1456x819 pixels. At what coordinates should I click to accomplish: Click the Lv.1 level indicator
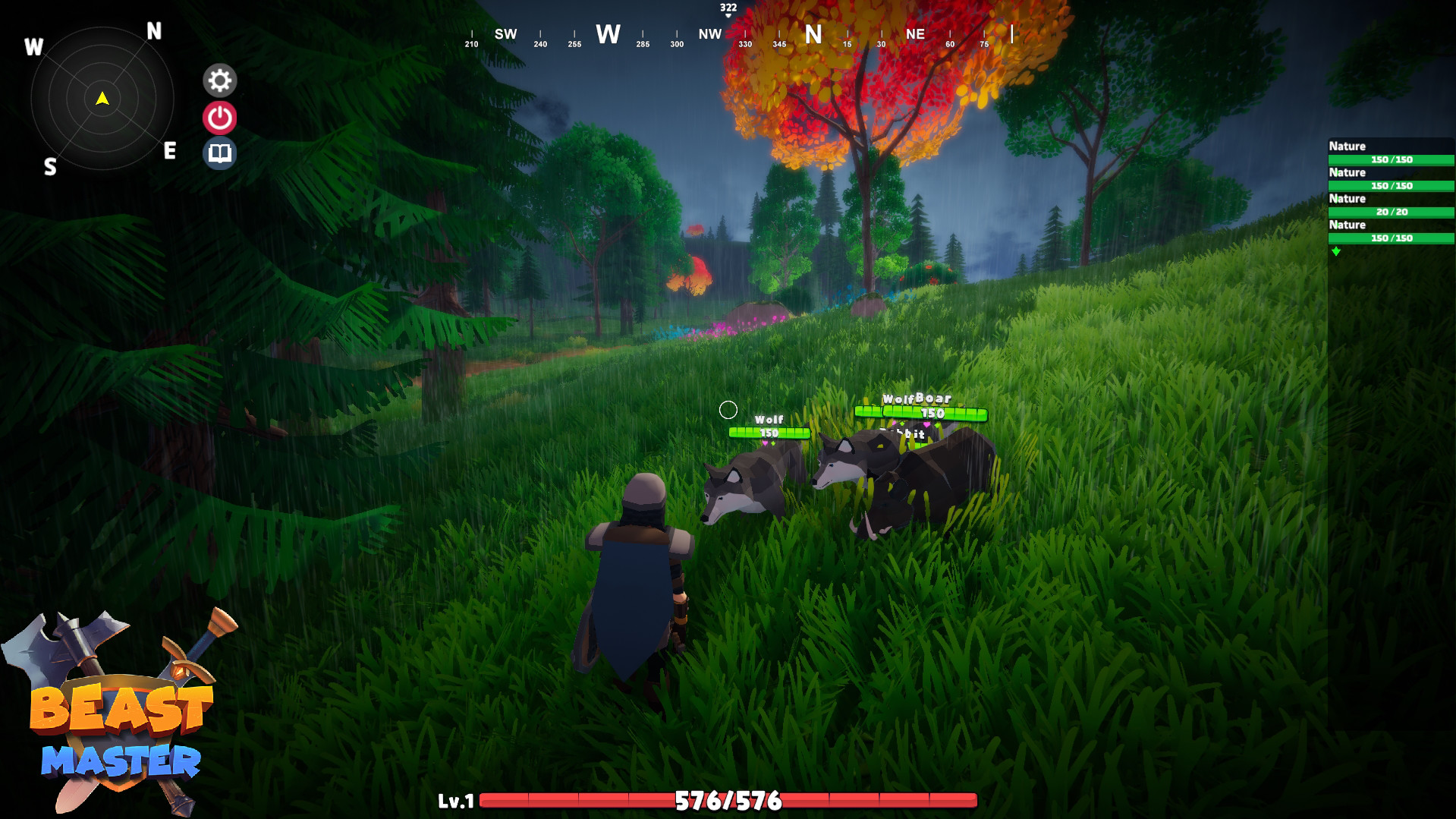[x=456, y=799]
